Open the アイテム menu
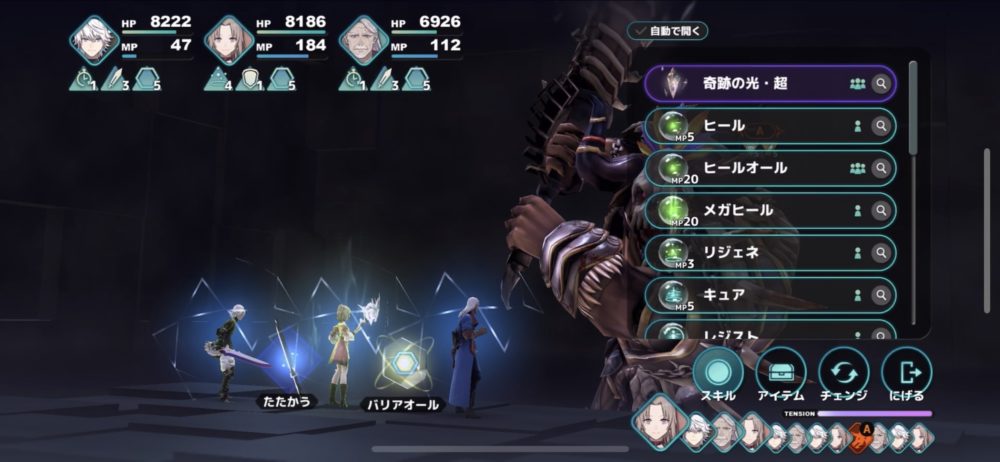Viewport: 1000px width, 462px height. tap(781, 374)
